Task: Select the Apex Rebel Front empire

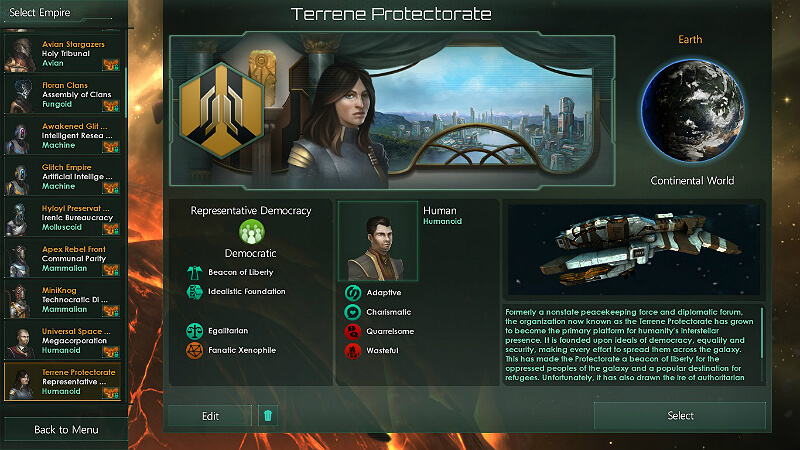Action: point(63,258)
